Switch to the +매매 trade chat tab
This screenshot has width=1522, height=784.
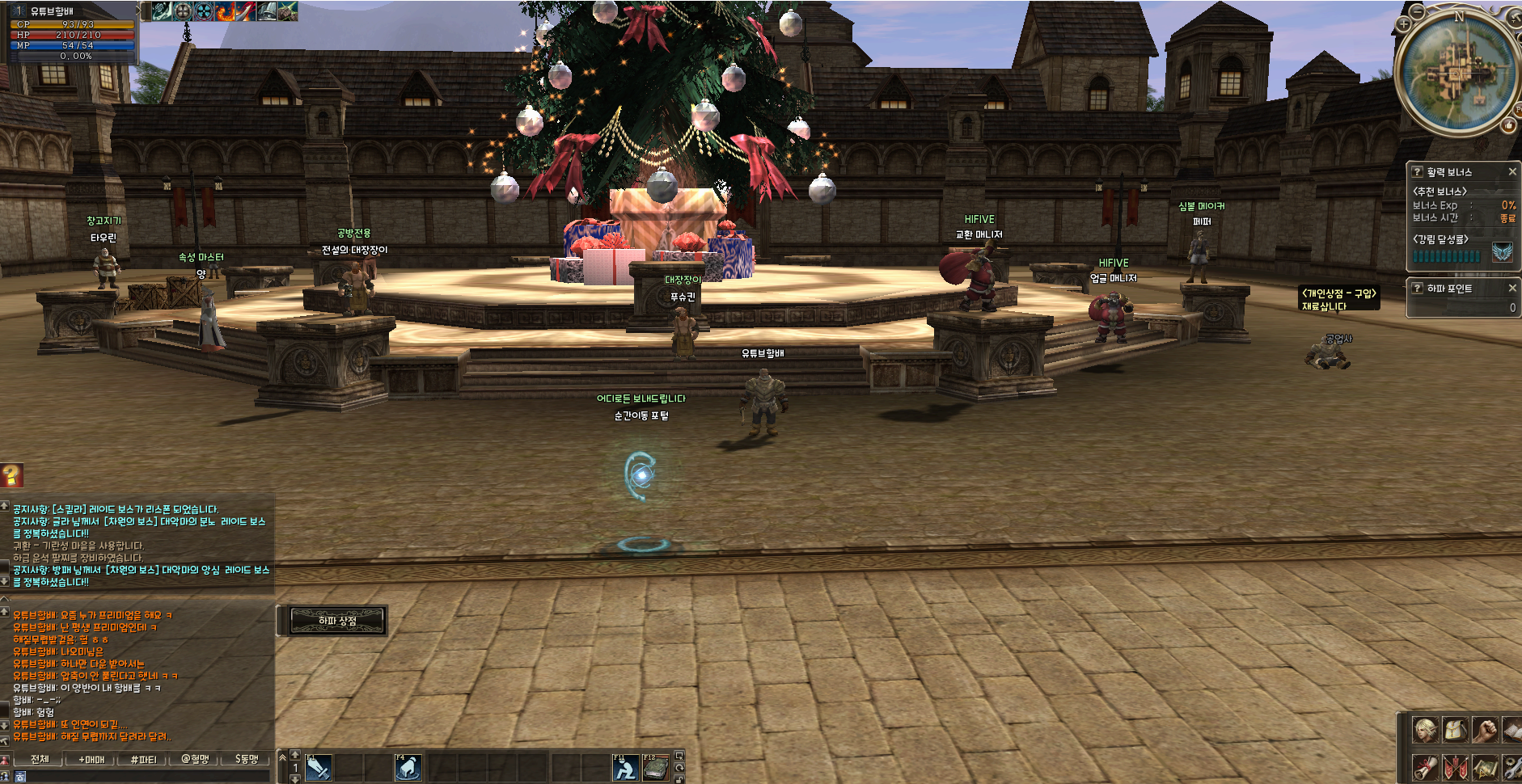[91, 759]
